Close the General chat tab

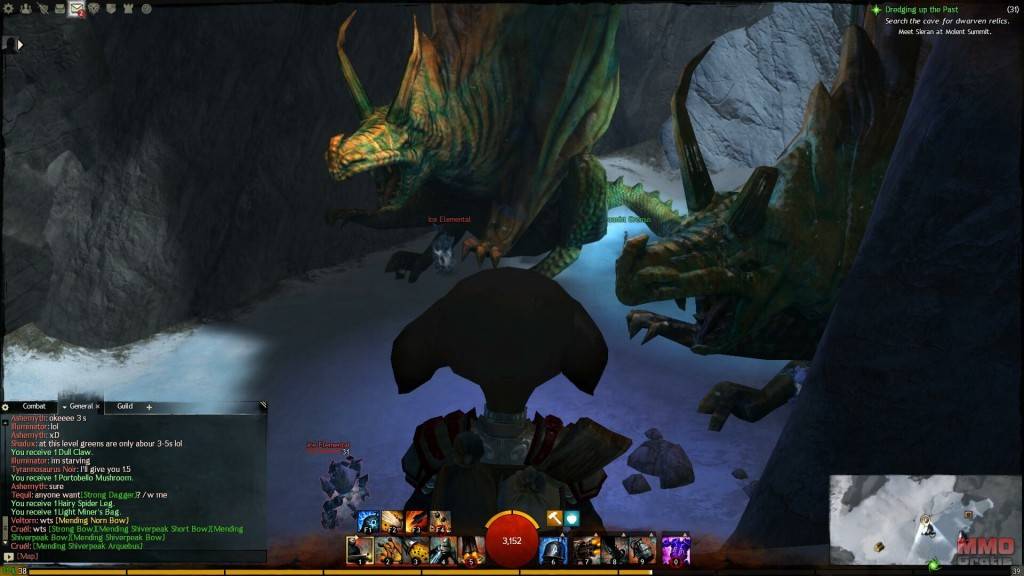click(x=98, y=407)
